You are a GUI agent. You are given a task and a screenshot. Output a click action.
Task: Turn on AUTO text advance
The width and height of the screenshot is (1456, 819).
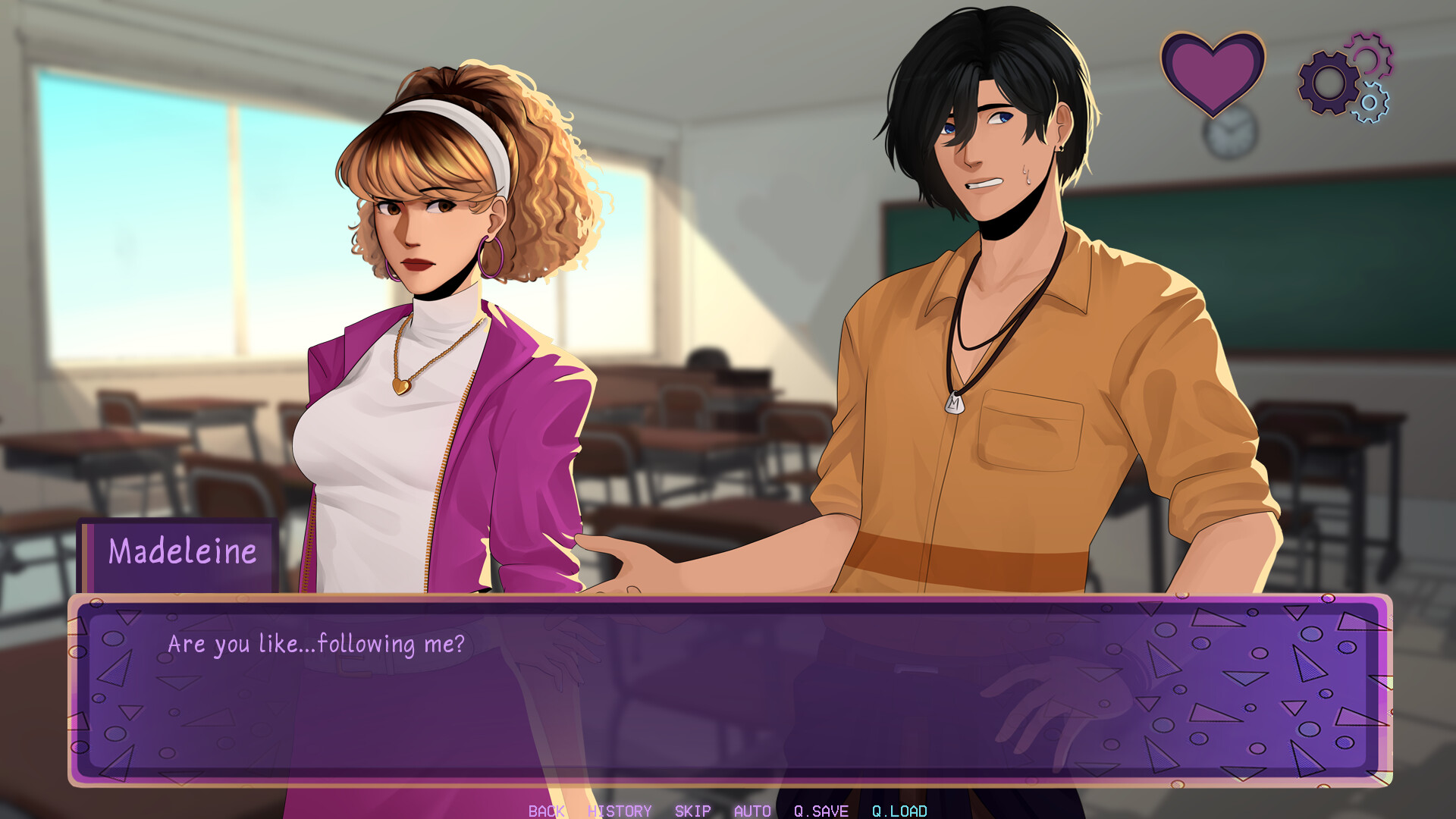click(752, 811)
